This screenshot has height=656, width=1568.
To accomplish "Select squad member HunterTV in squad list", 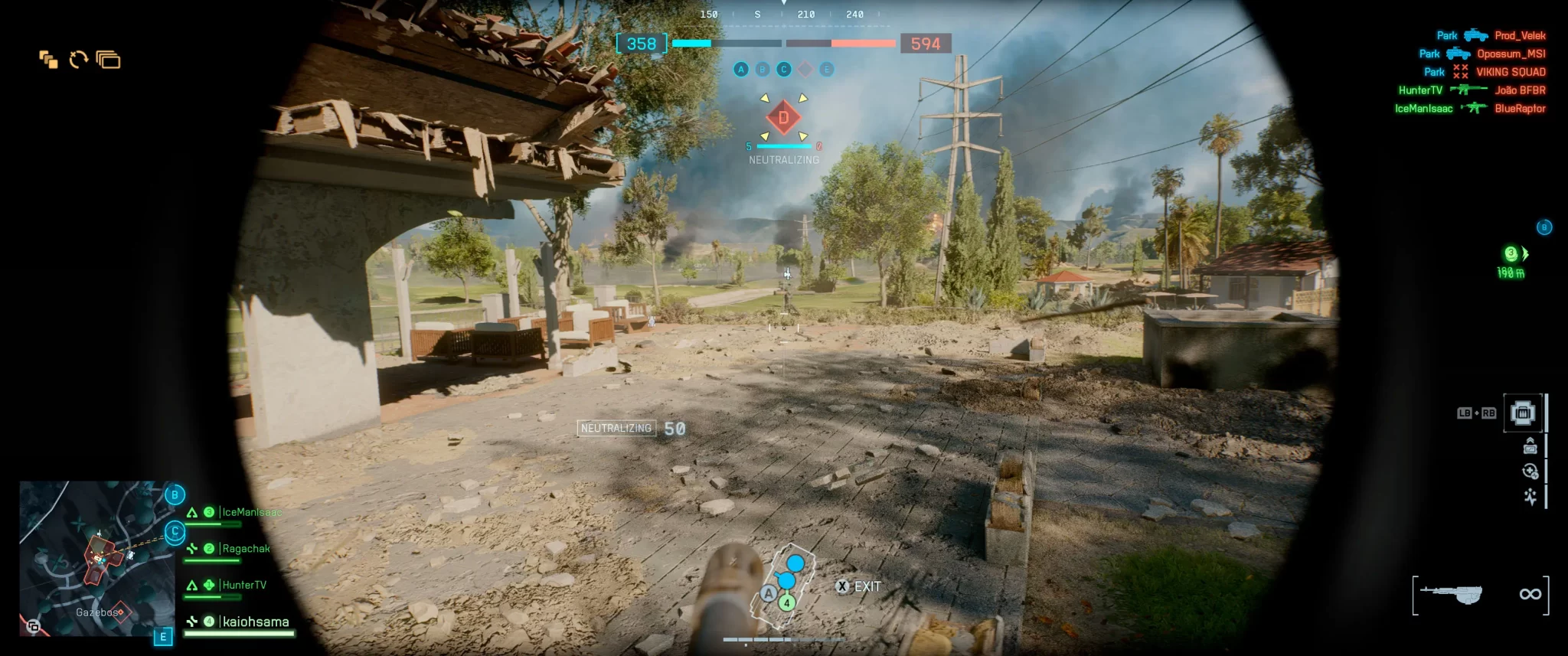I will [x=243, y=585].
